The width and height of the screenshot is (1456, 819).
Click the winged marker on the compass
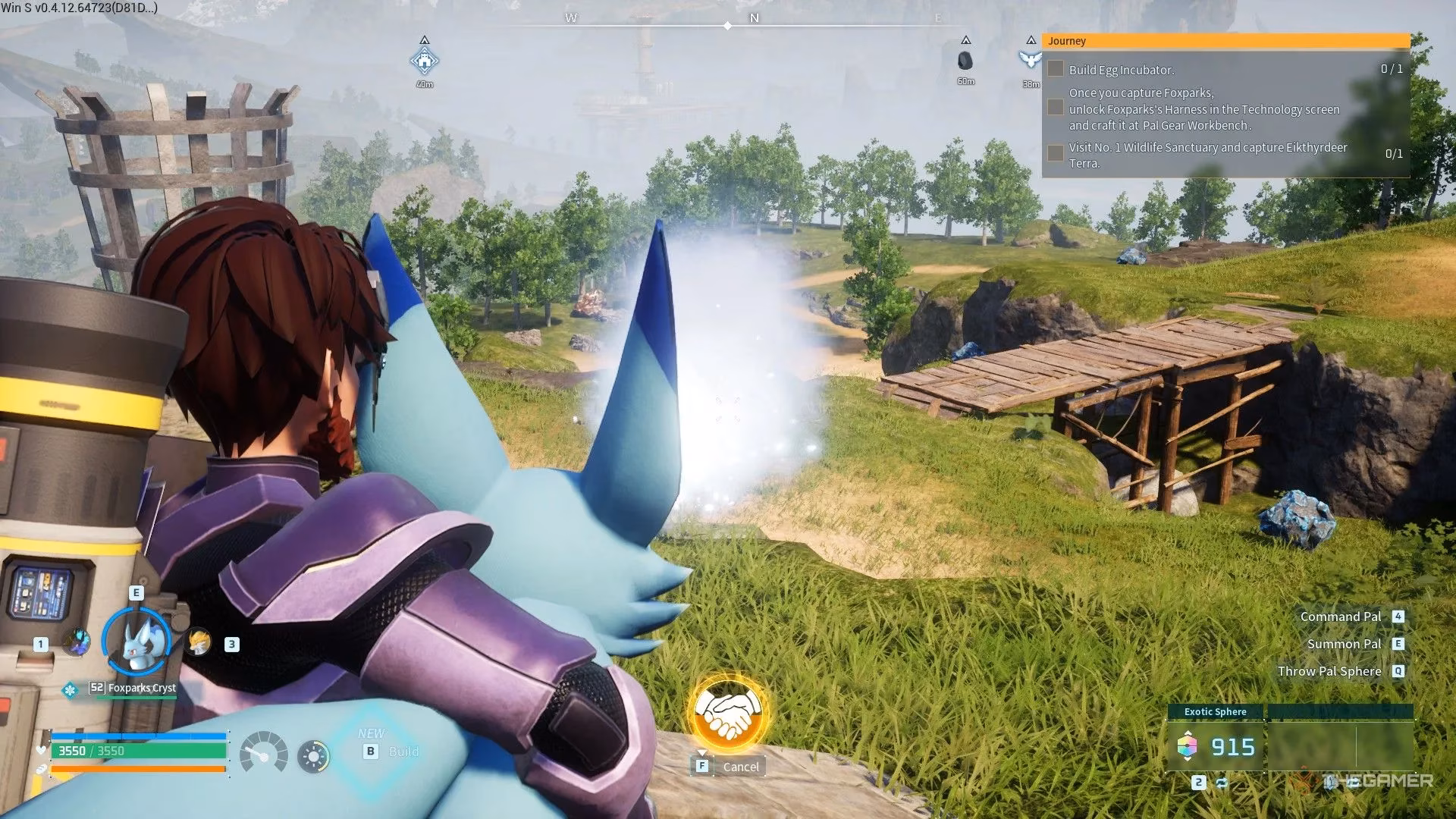pyautogui.click(x=1029, y=60)
